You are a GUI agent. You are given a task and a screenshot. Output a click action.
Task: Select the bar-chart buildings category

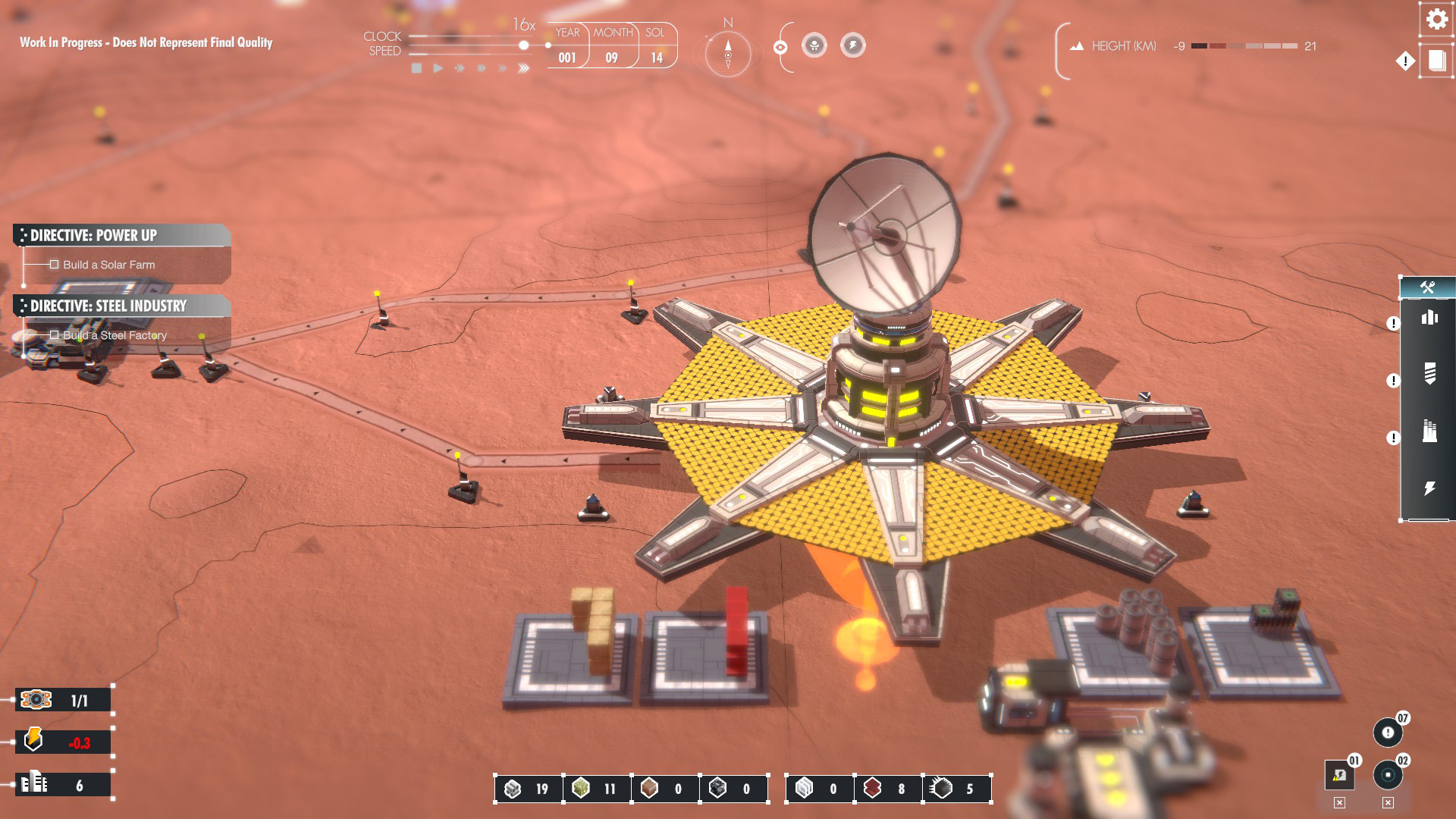(1429, 318)
